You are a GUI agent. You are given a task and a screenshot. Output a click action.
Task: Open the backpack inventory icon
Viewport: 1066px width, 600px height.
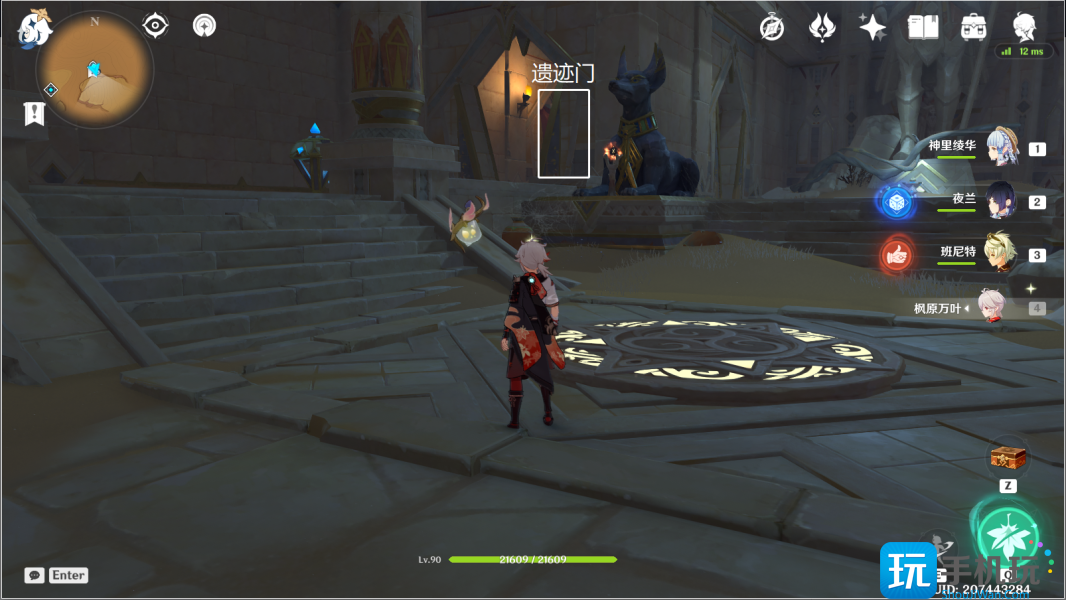[x=972, y=28]
